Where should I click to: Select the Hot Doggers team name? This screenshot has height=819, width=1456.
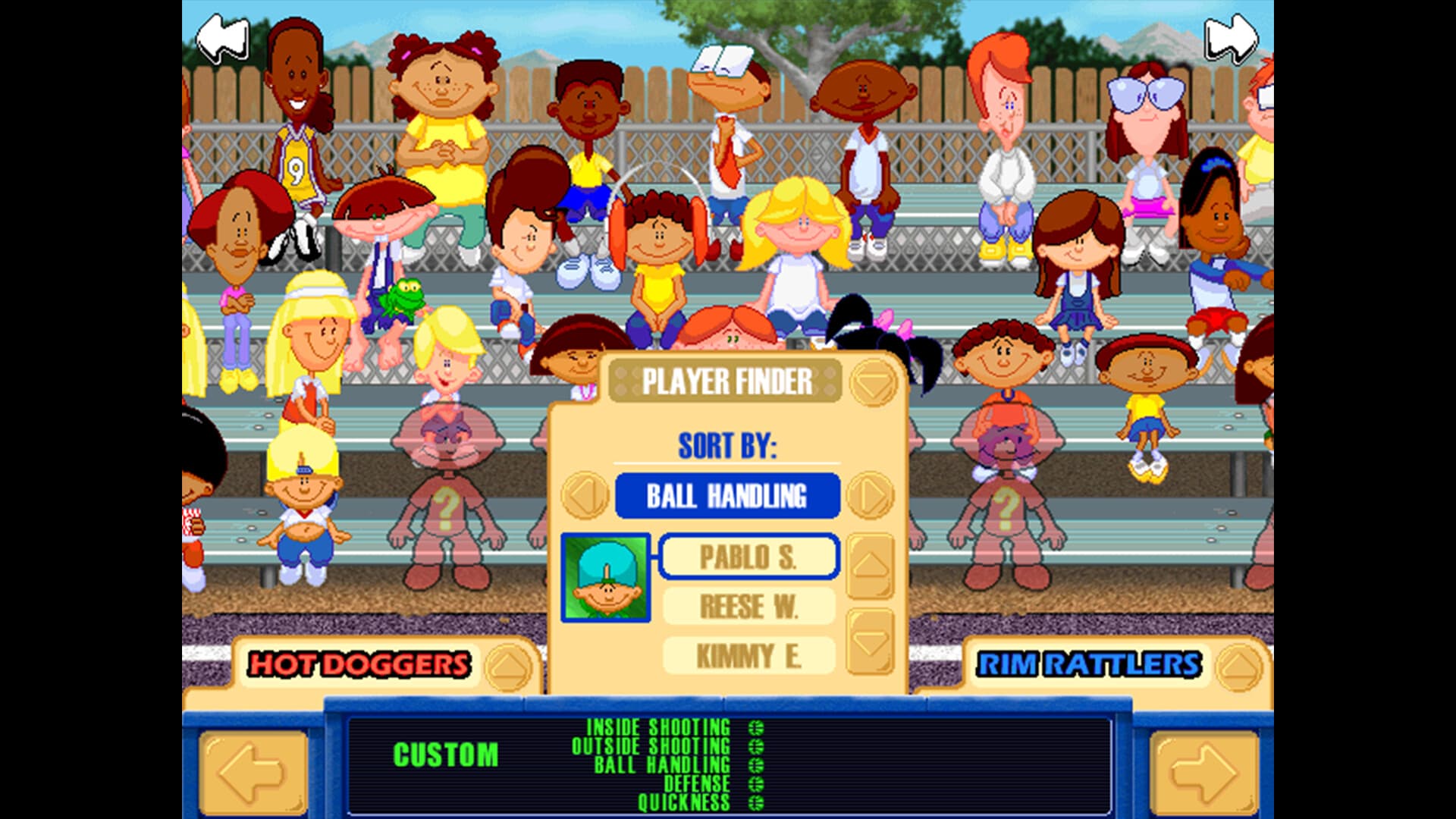359,663
